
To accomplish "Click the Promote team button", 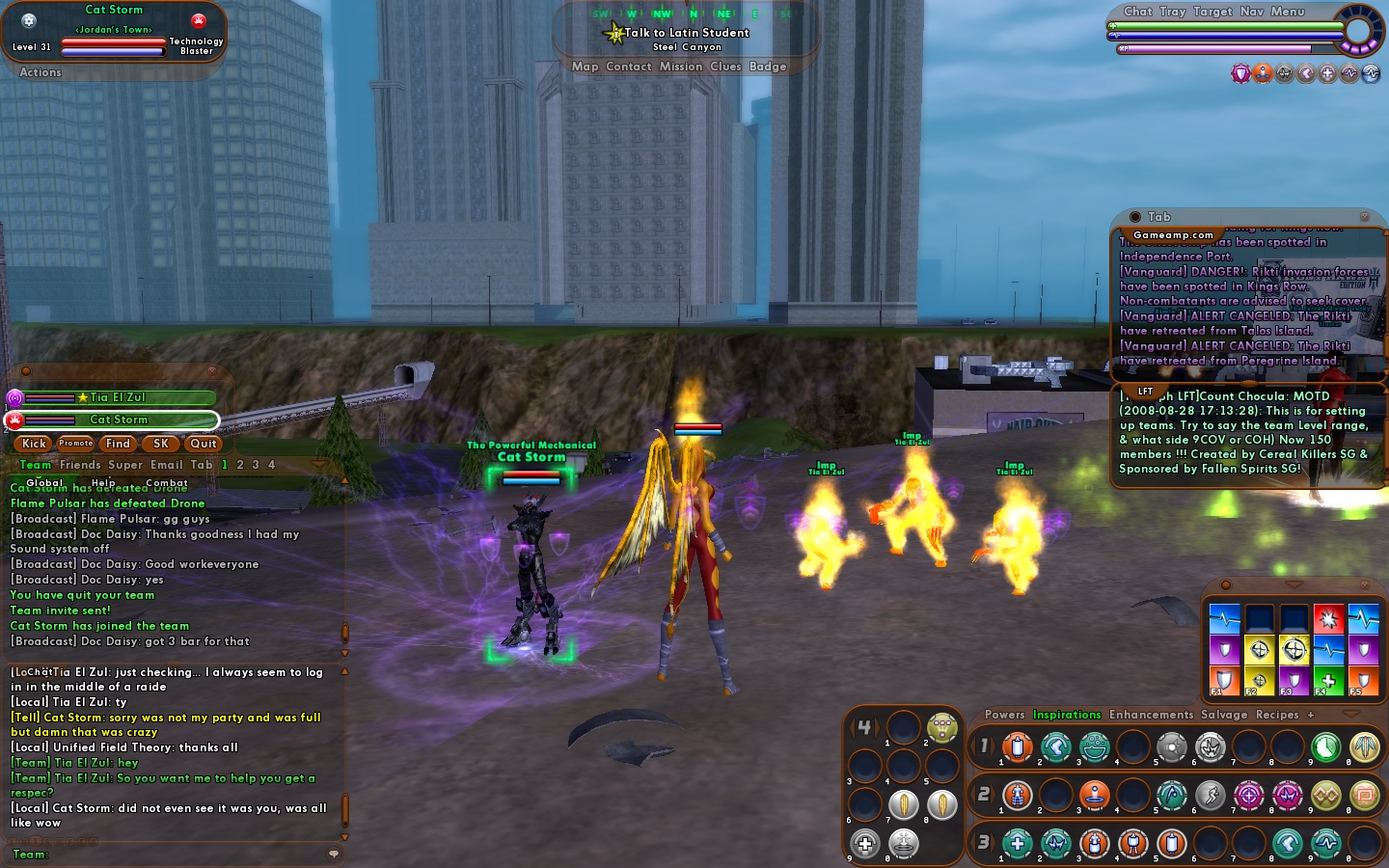I will [x=75, y=444].
